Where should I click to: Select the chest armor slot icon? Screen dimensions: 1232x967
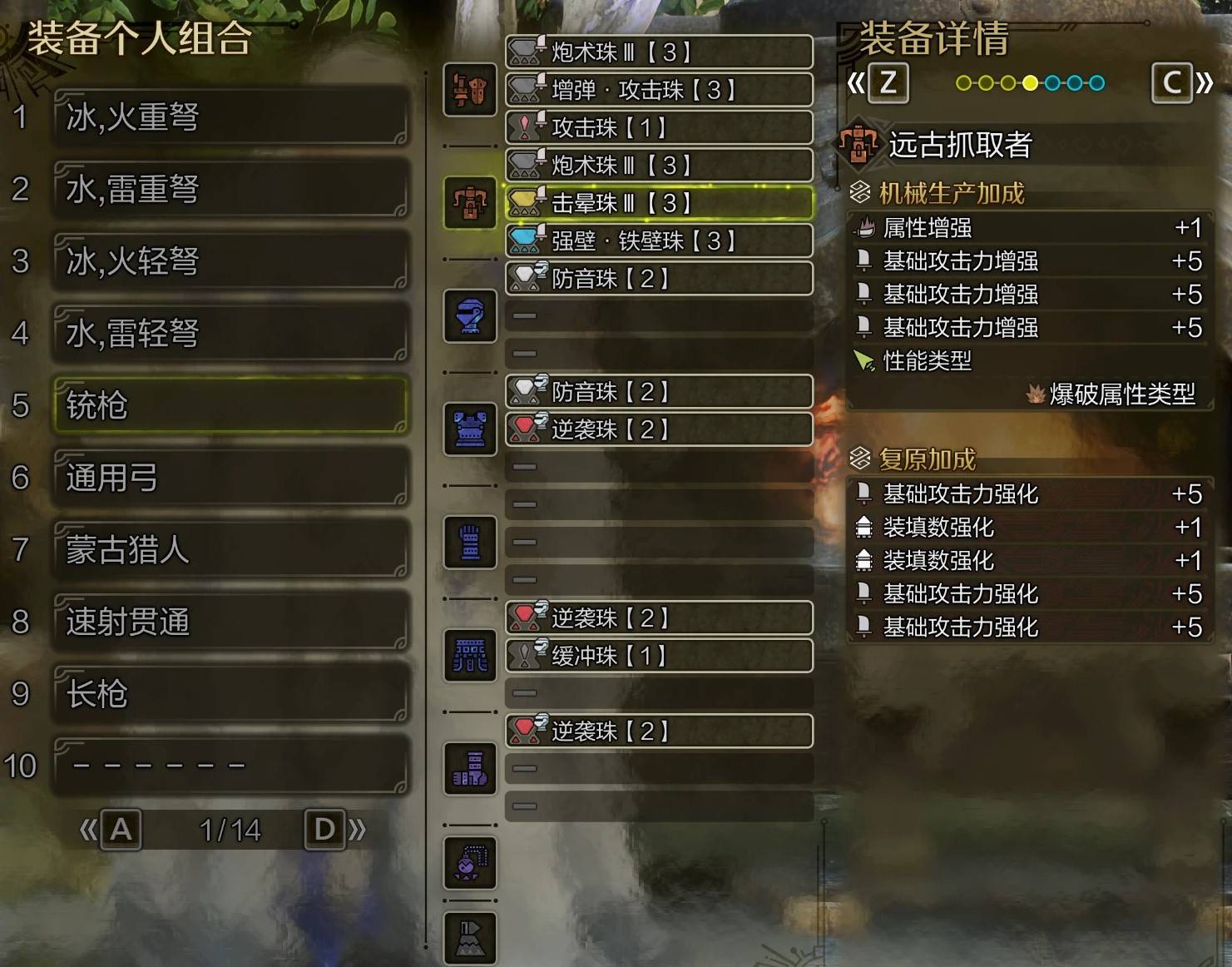tap(470, 429)
